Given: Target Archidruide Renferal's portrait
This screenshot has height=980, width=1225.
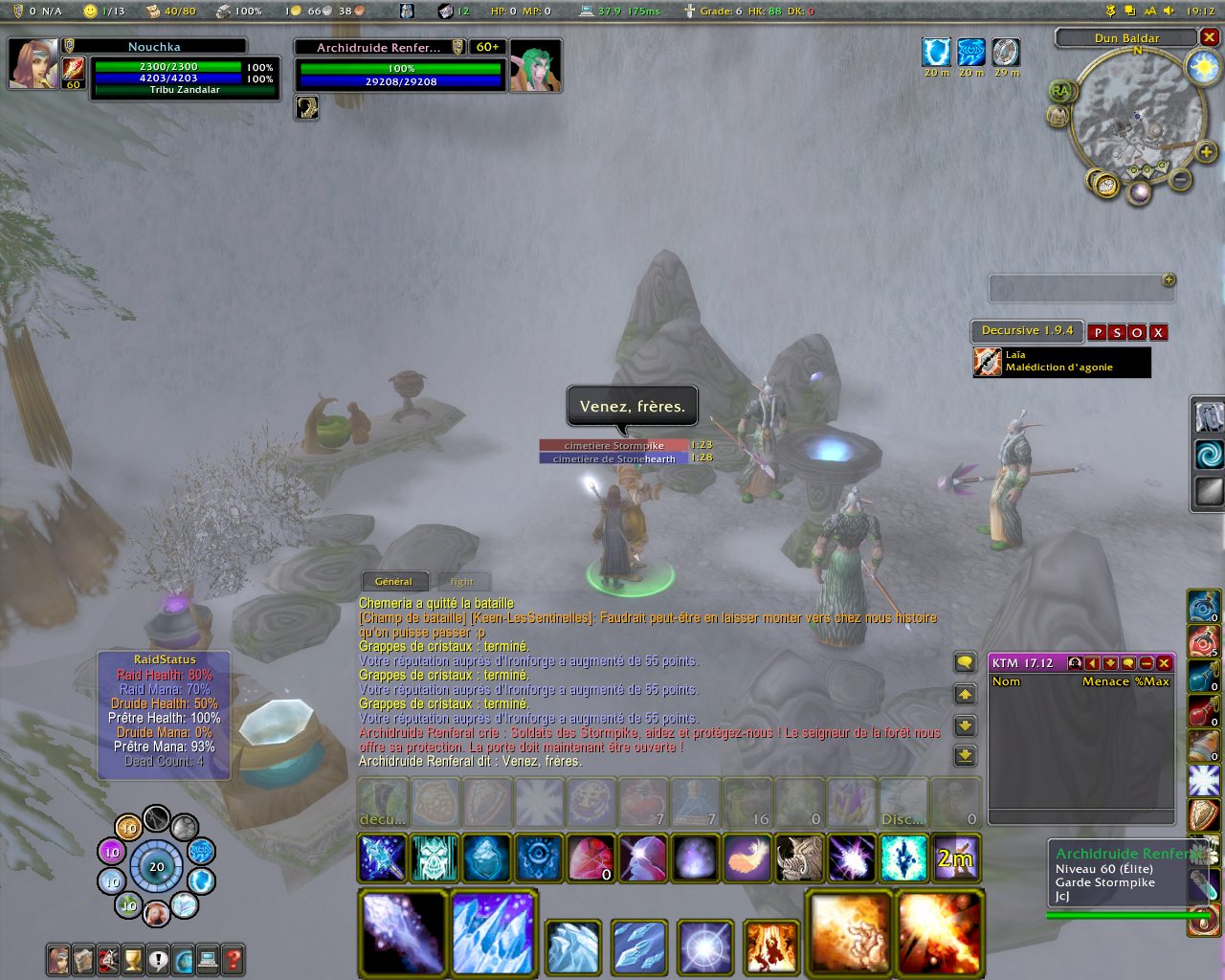Looking at the screenshot, I should pyautogui.click(x=534, y=66).
